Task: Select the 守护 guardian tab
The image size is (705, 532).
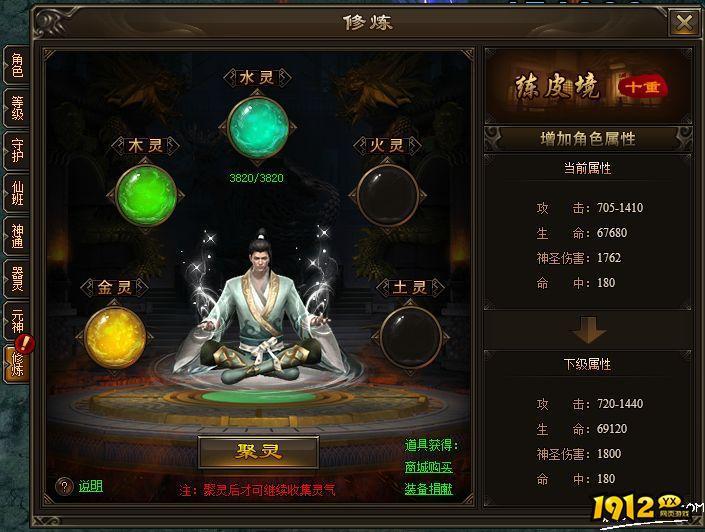Action: [17, 150]
